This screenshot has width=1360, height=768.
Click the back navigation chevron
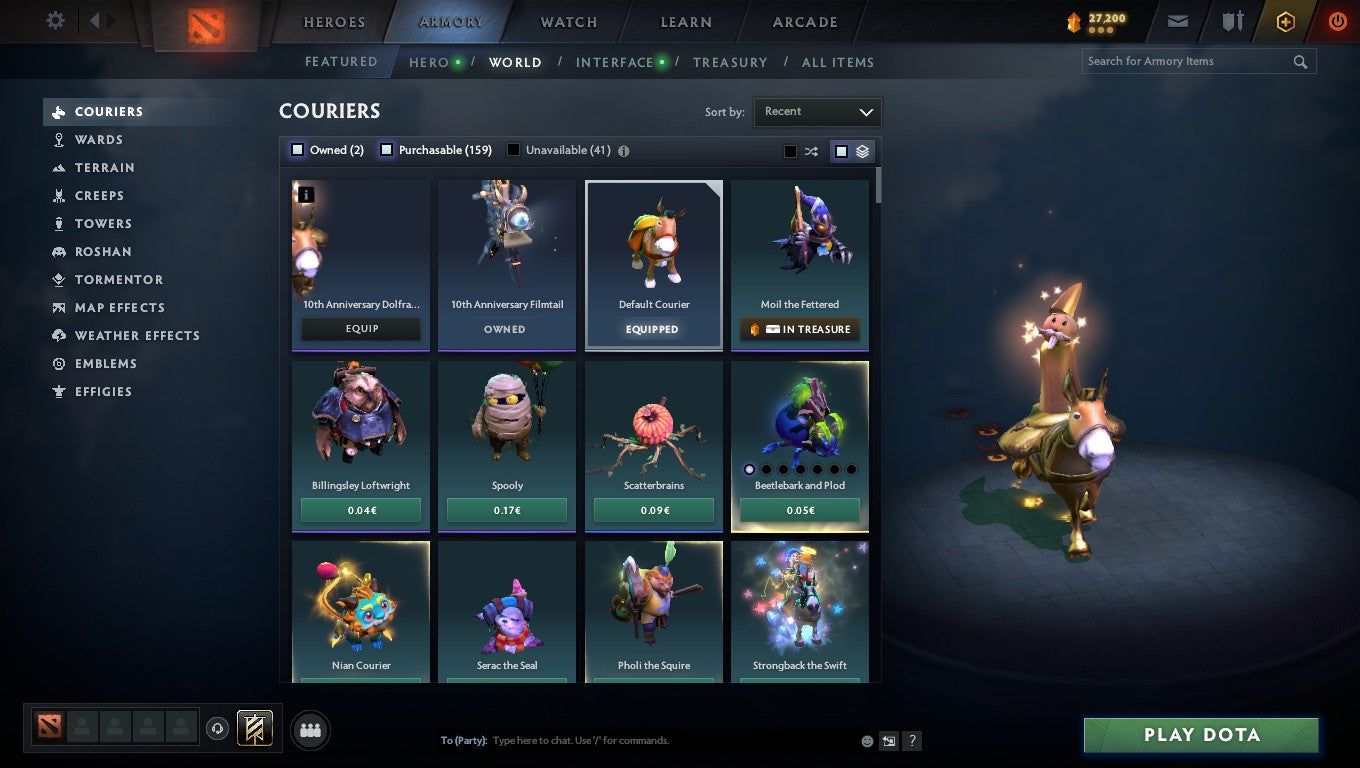(x=95, y=20)
